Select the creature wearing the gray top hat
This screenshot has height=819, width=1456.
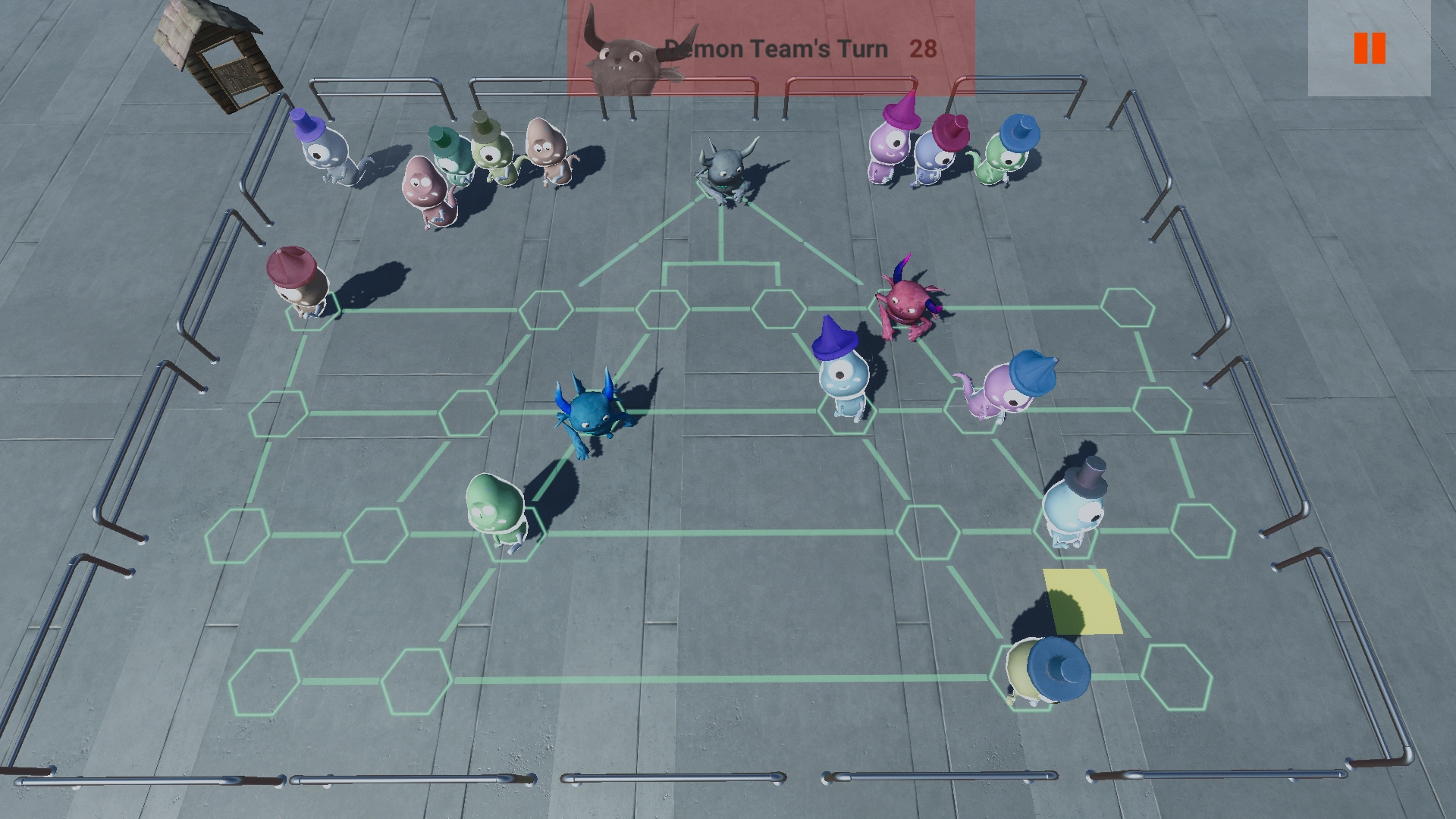pyautogui.click(x=1073, y=508)
